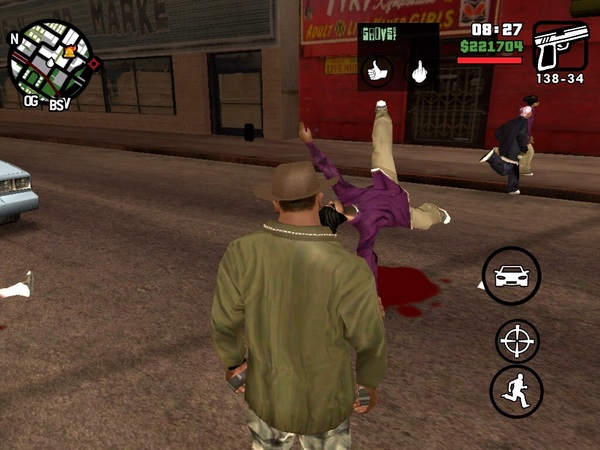Viewport: 600px width, 450px height.
Task: Tap the enter vehicle car button
Action: pos(511,276)
